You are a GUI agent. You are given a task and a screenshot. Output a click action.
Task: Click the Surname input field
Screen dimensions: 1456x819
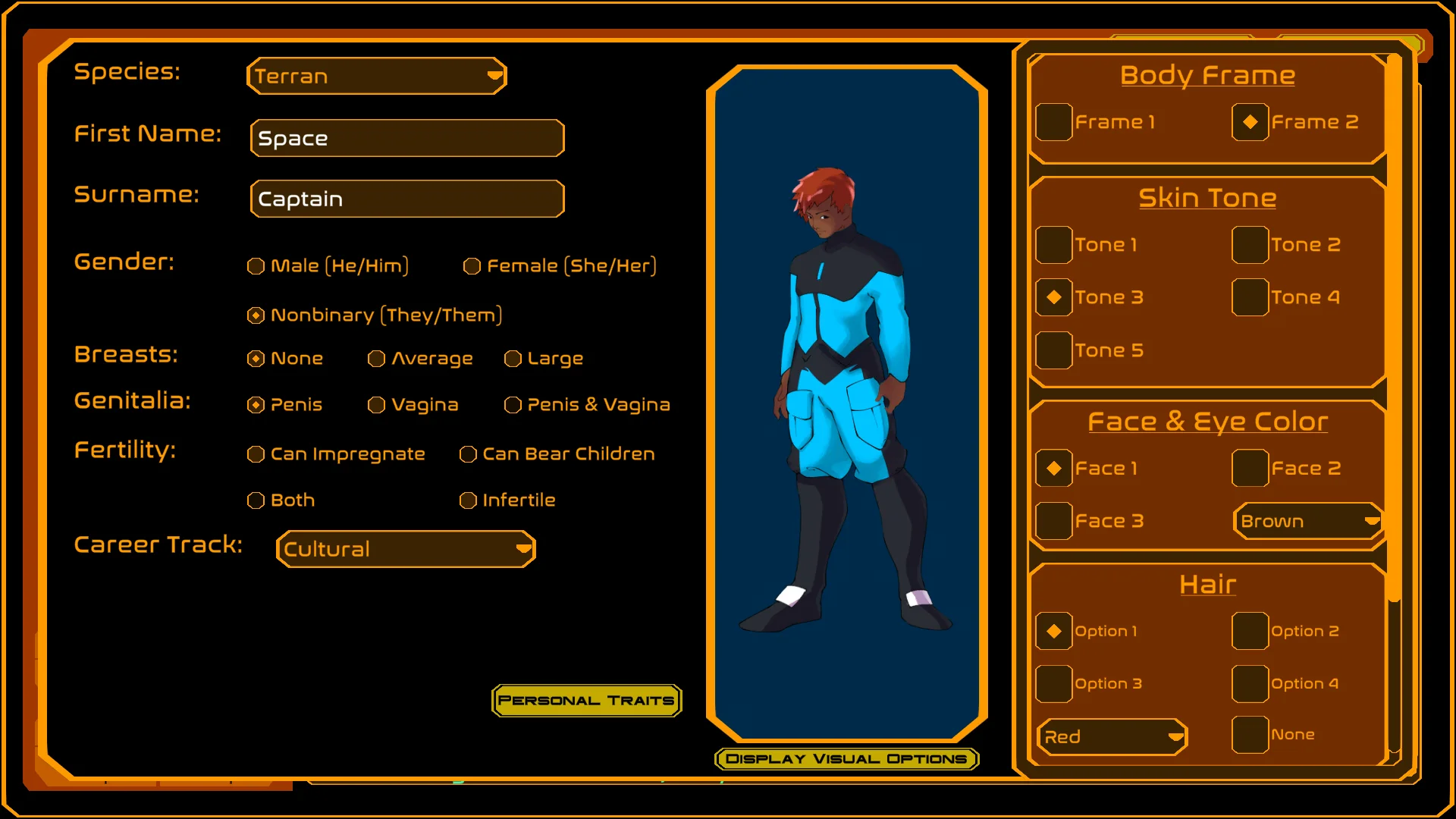pyautogui.click(x=407, y=199)
